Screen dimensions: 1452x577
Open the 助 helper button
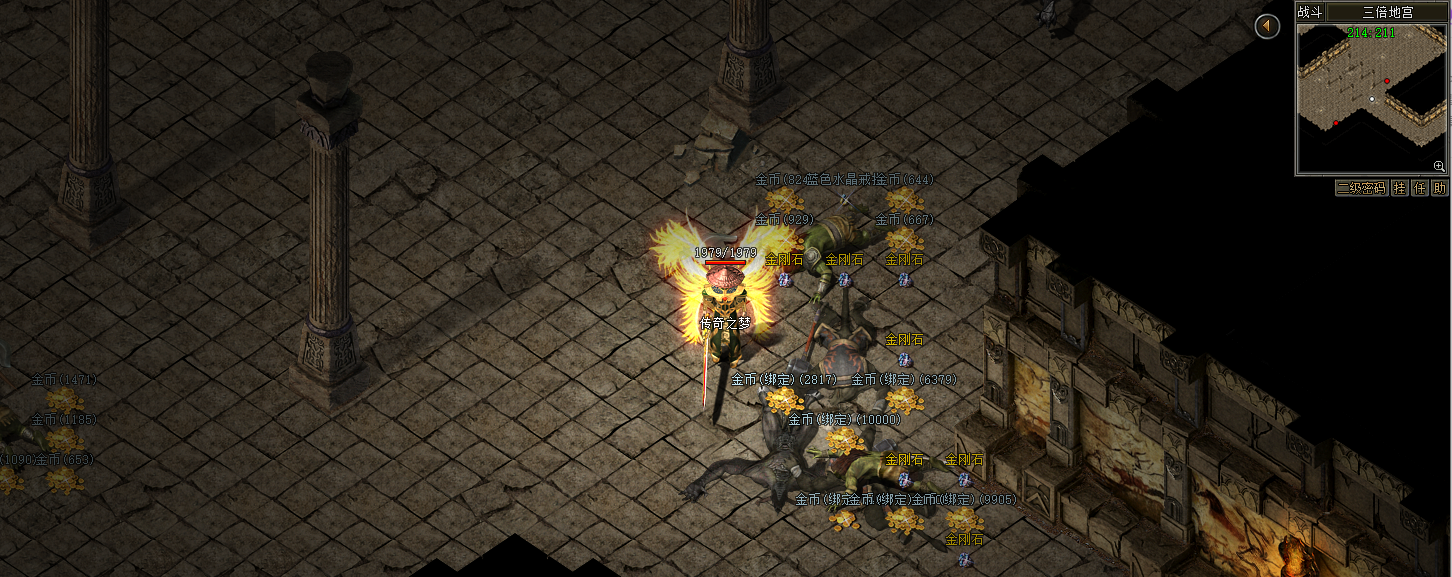click(1439, 188)
